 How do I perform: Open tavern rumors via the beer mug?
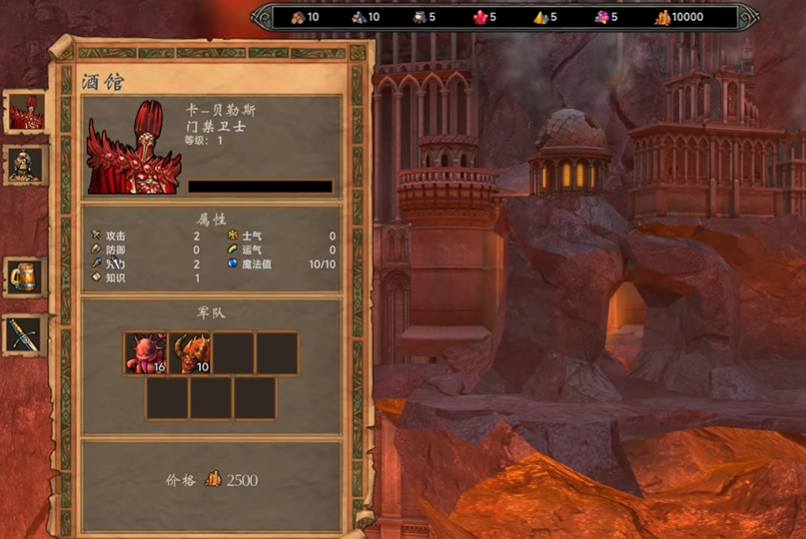coord(24,276)
